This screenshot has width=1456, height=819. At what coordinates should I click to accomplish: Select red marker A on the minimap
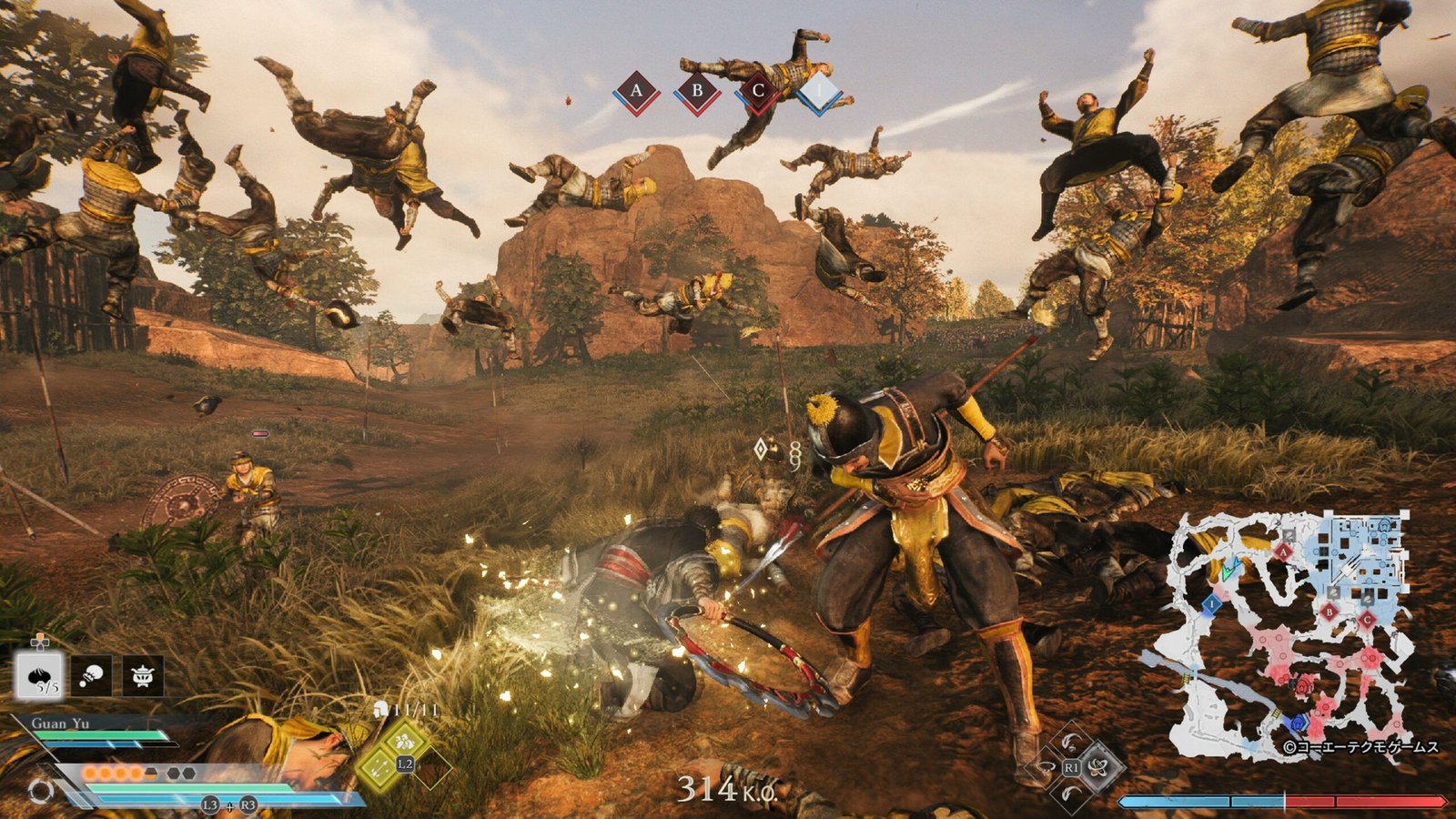pos(1284,551)
